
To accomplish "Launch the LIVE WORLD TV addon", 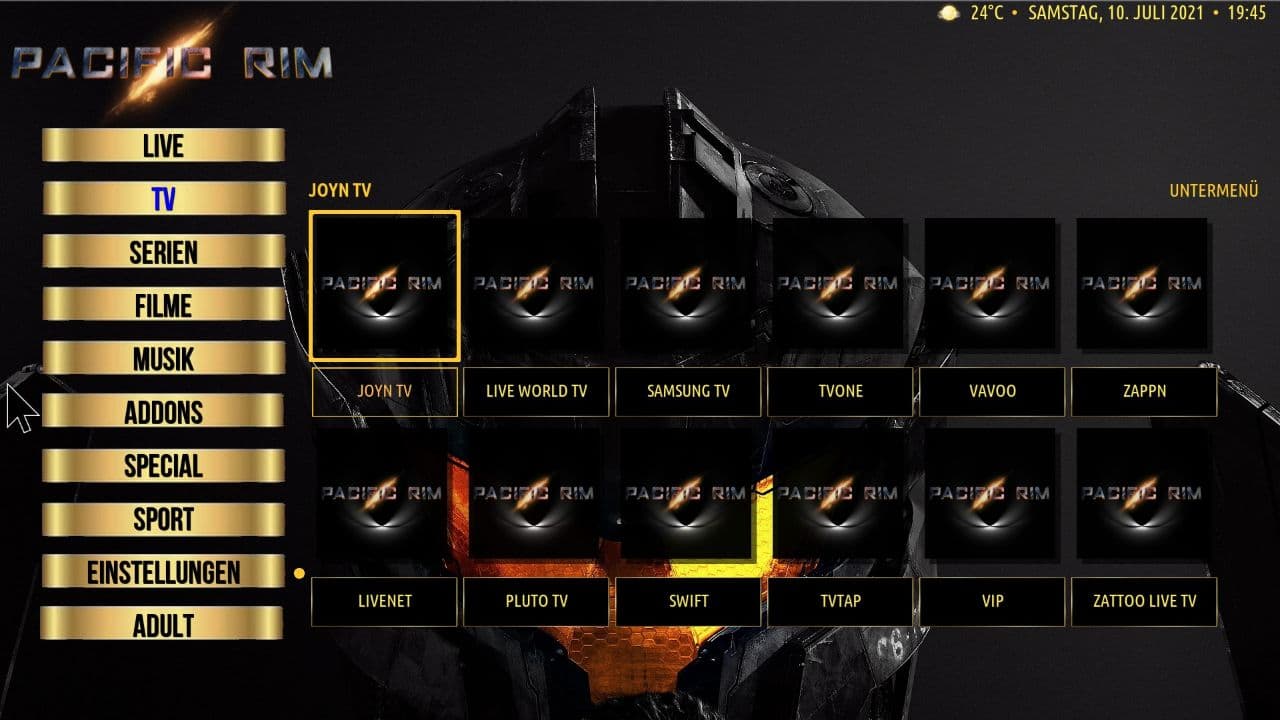I will pyautogui.click(x=537, y=391).
